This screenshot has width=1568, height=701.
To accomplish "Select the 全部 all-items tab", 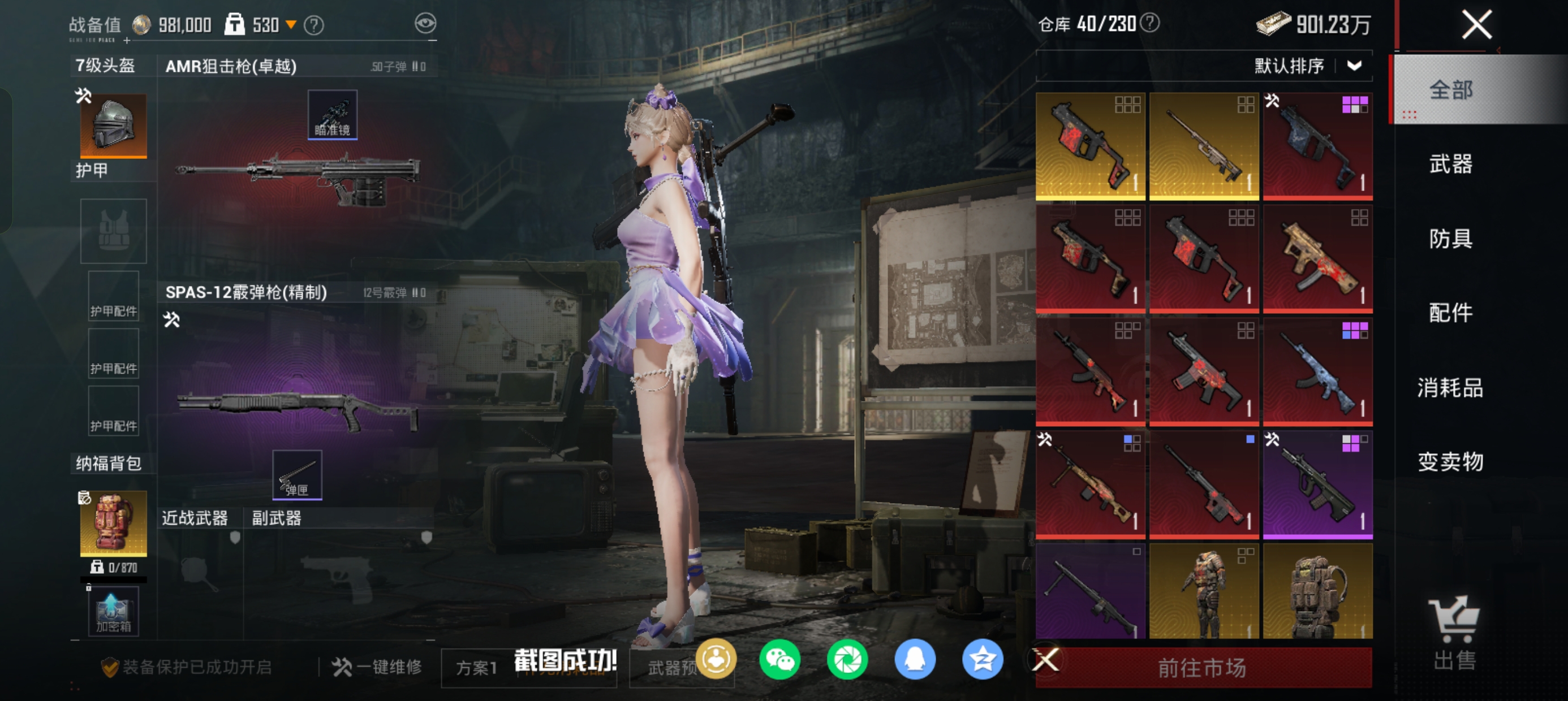I will coord(1450,90).
